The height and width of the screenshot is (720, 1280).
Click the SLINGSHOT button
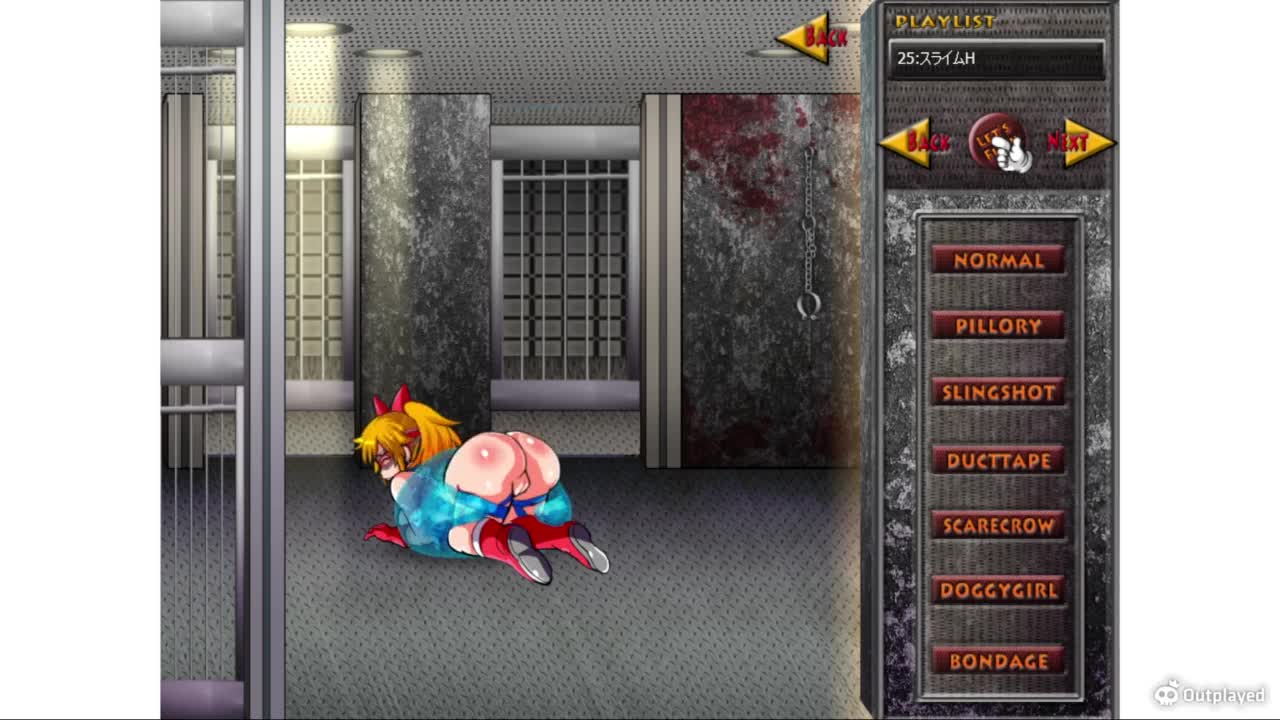coord(997,392)
